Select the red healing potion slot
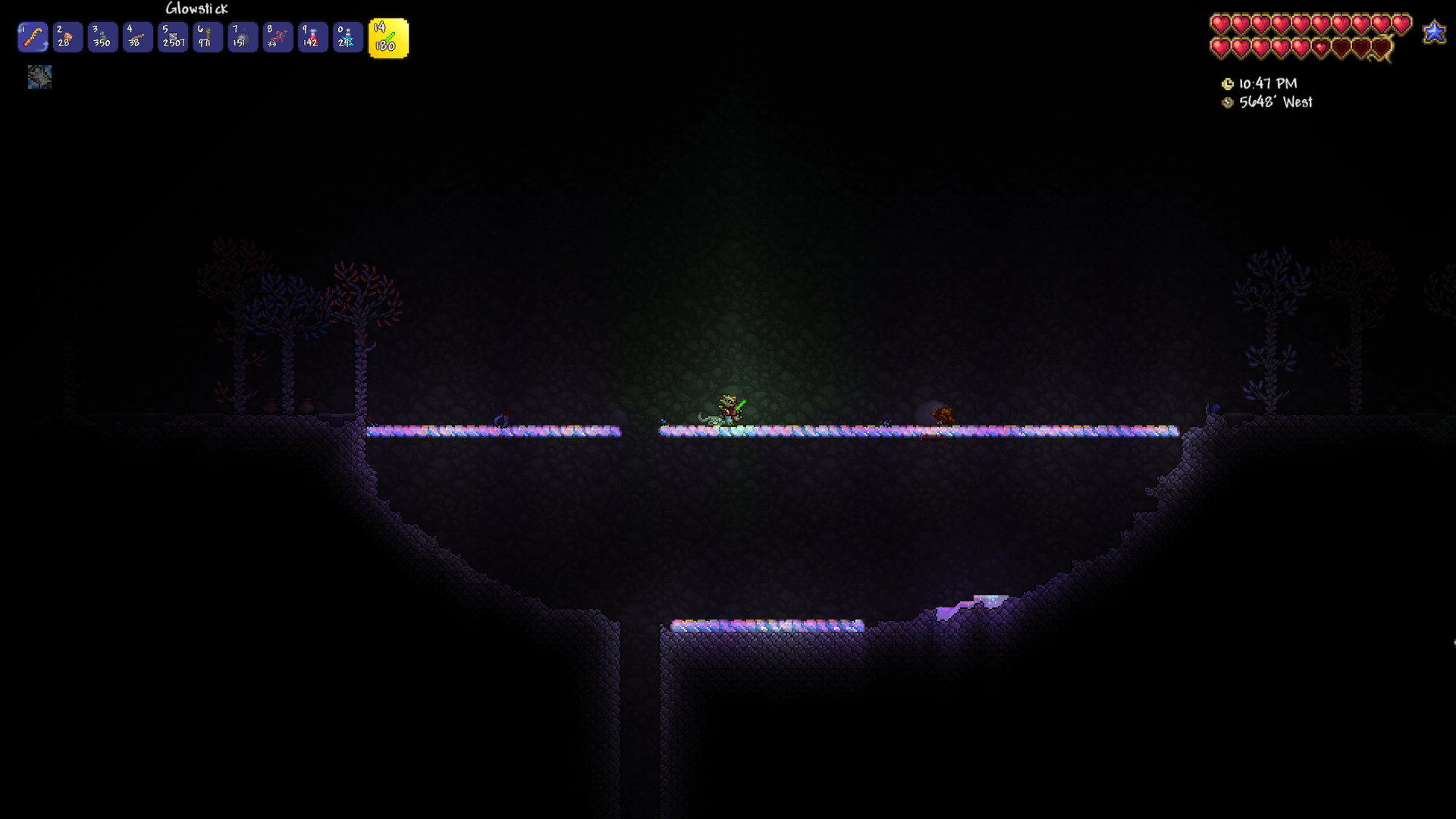This screenshot has width=1456, height=819. click(312, 37)
